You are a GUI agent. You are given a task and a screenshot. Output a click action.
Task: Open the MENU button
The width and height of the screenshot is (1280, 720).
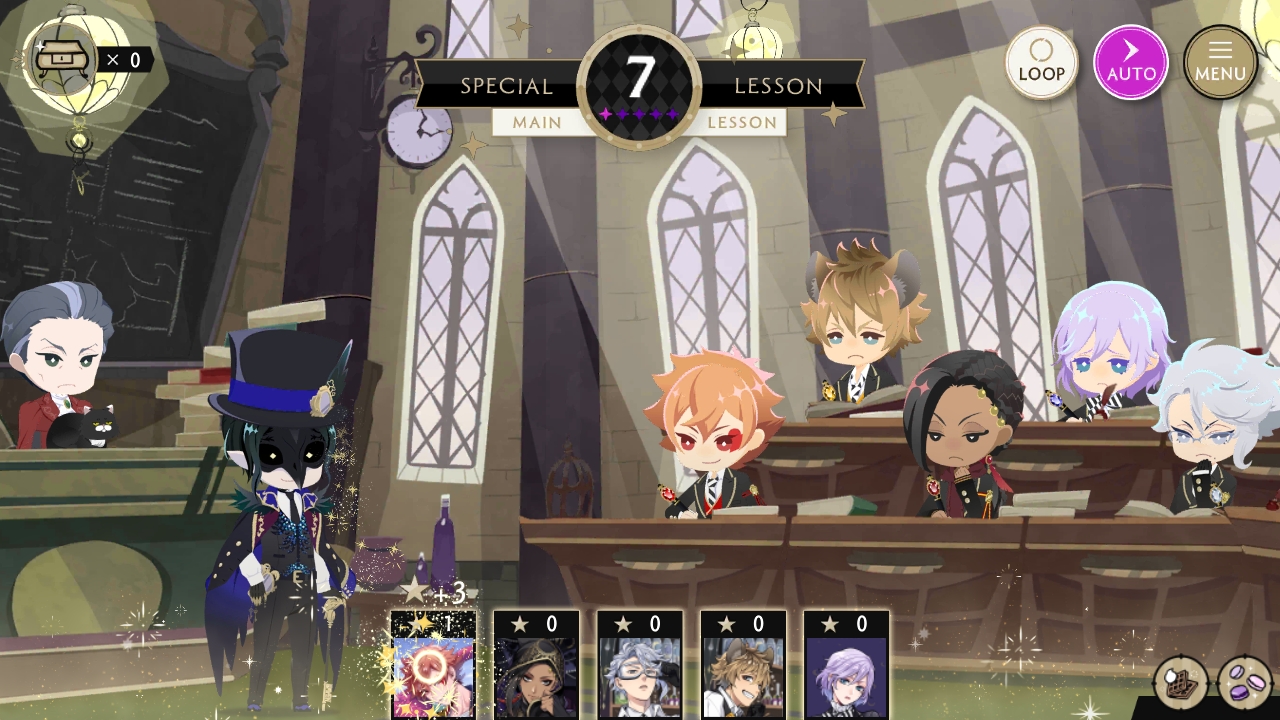(1220, 62)
